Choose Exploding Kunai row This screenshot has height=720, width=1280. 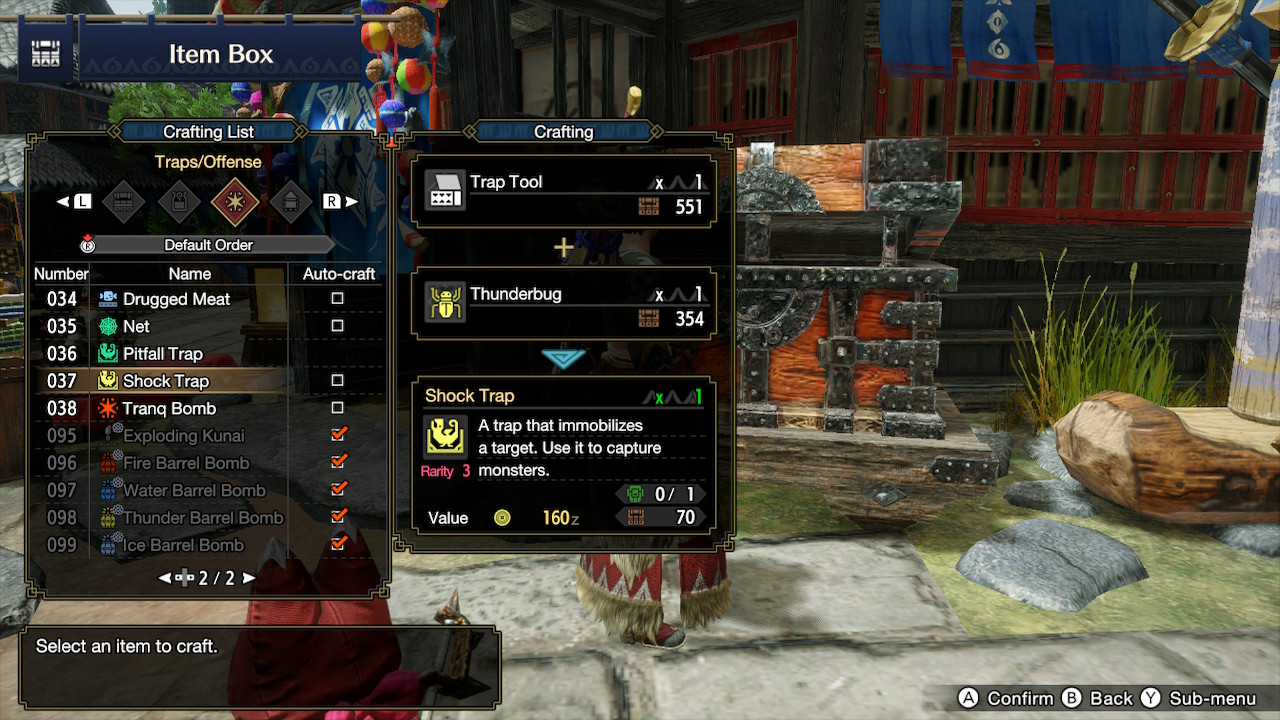[x=183, y=436]
